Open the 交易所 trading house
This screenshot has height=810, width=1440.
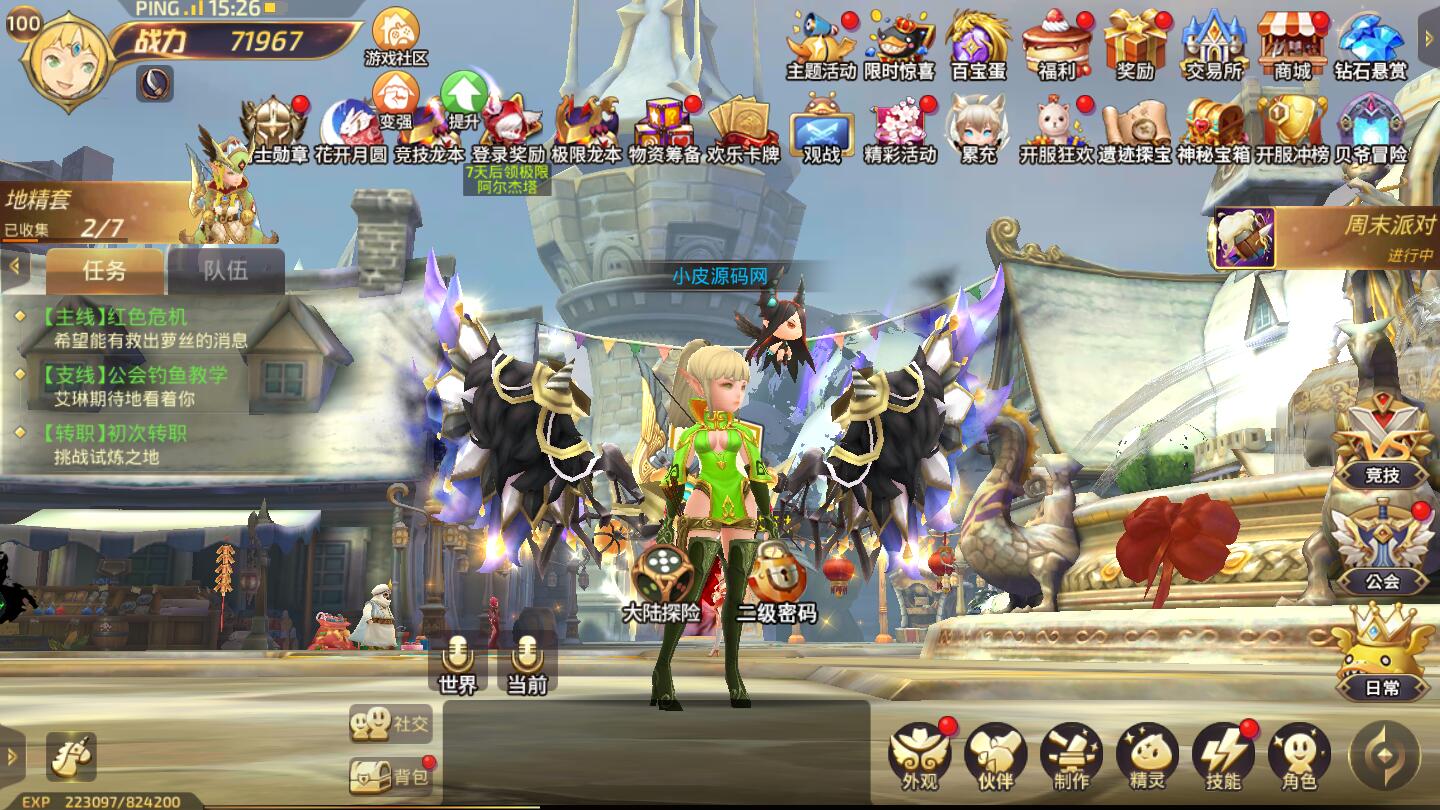(x=1213, y=44)
